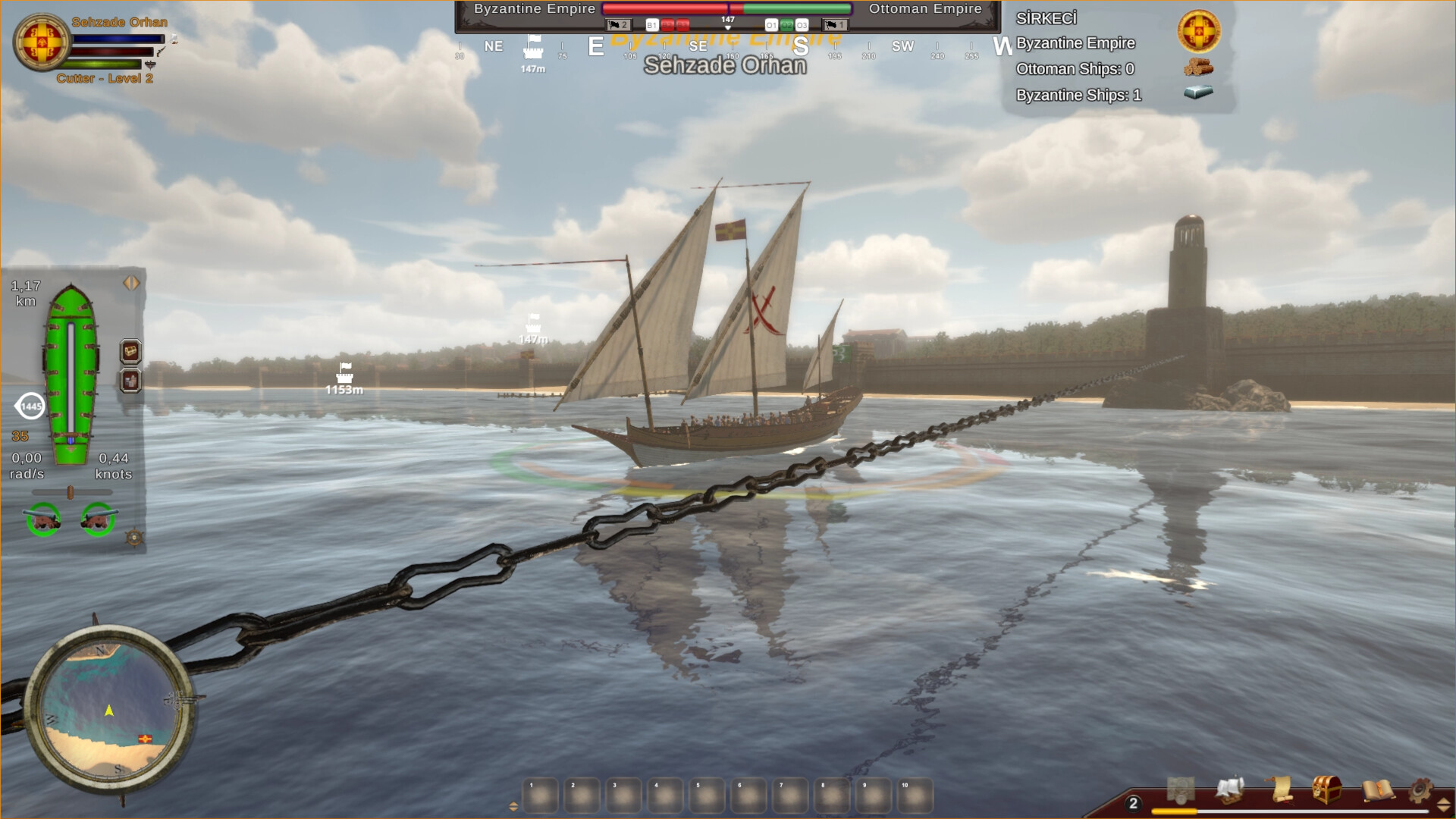Select the ship's wheel icon in the left panel
Image resolution: width=1456 pixels, height=819 pixels.
click(x=134, y=538)
